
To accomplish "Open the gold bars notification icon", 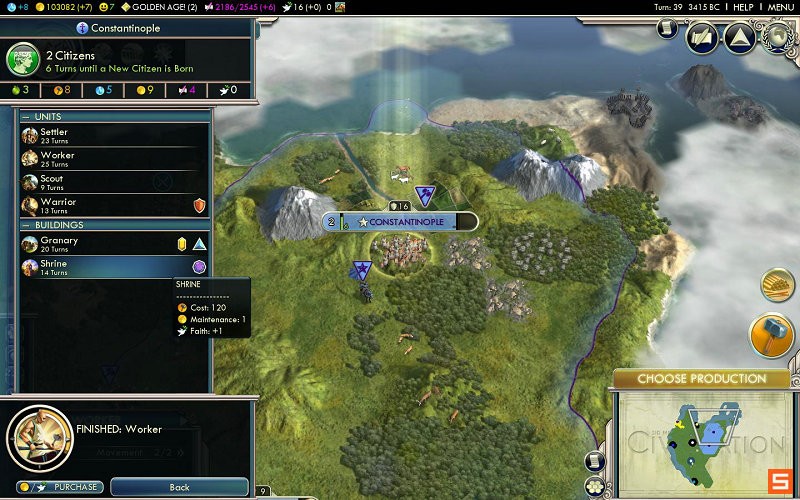I will [x=777, y=285].
